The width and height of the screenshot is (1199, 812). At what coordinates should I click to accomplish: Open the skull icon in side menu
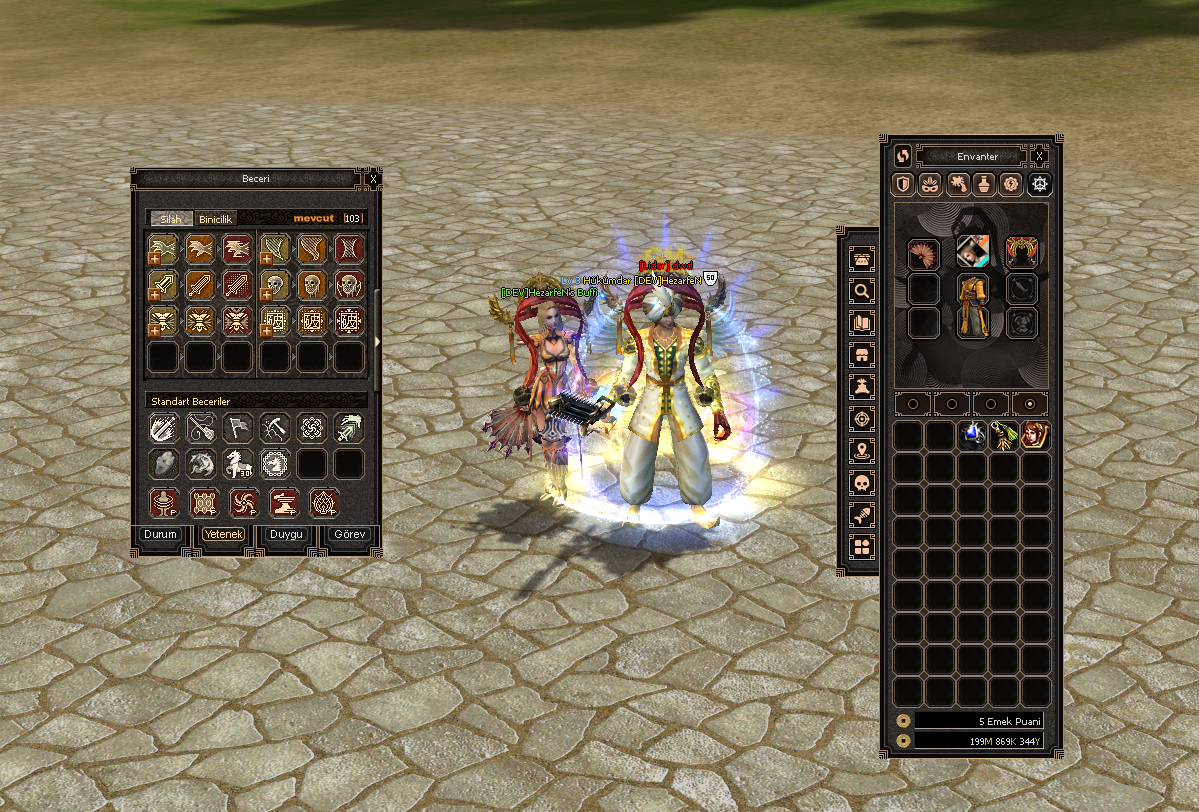[x=861, y=483]
